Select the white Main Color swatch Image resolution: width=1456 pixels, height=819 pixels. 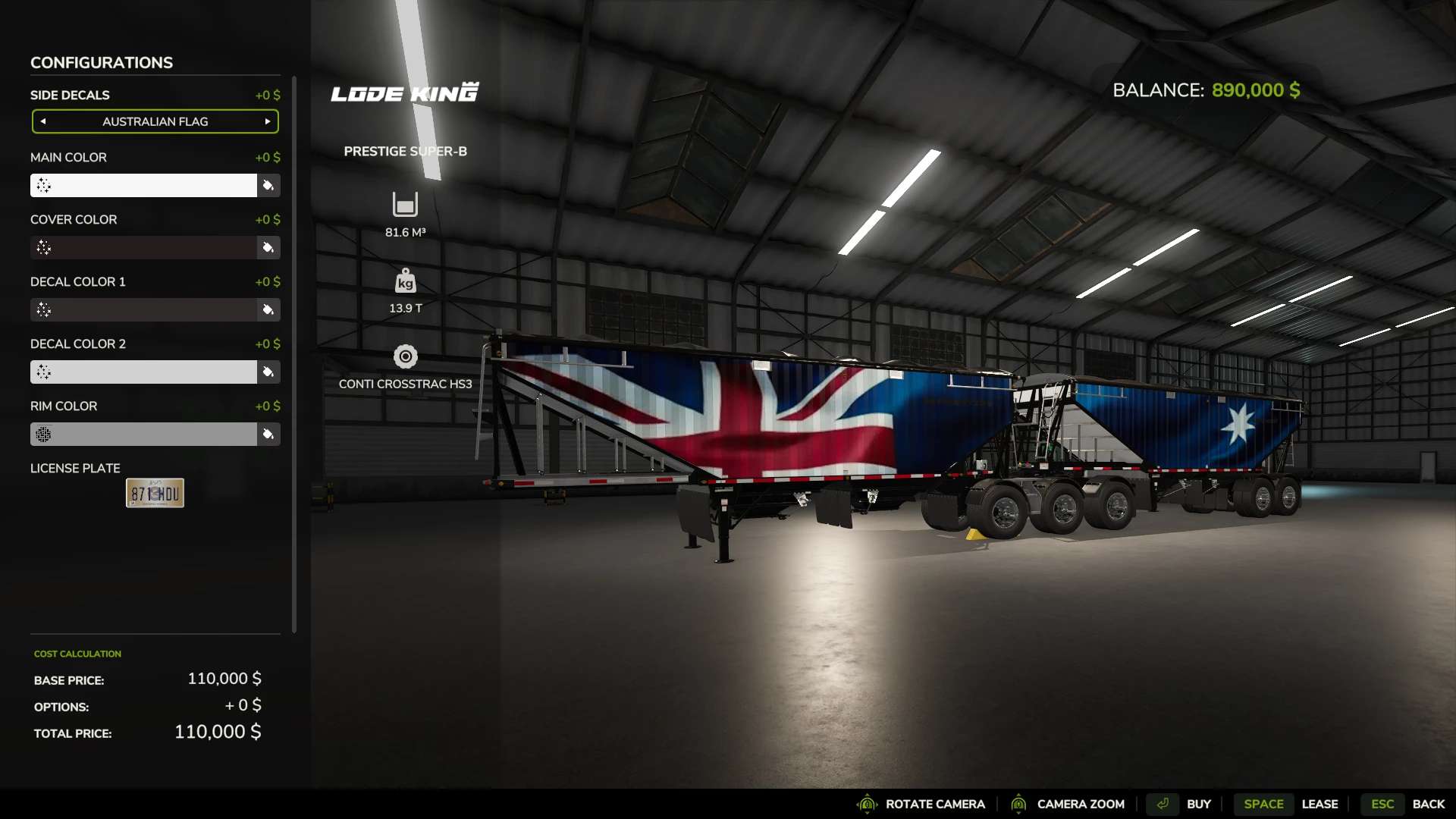tap(143, 185)
